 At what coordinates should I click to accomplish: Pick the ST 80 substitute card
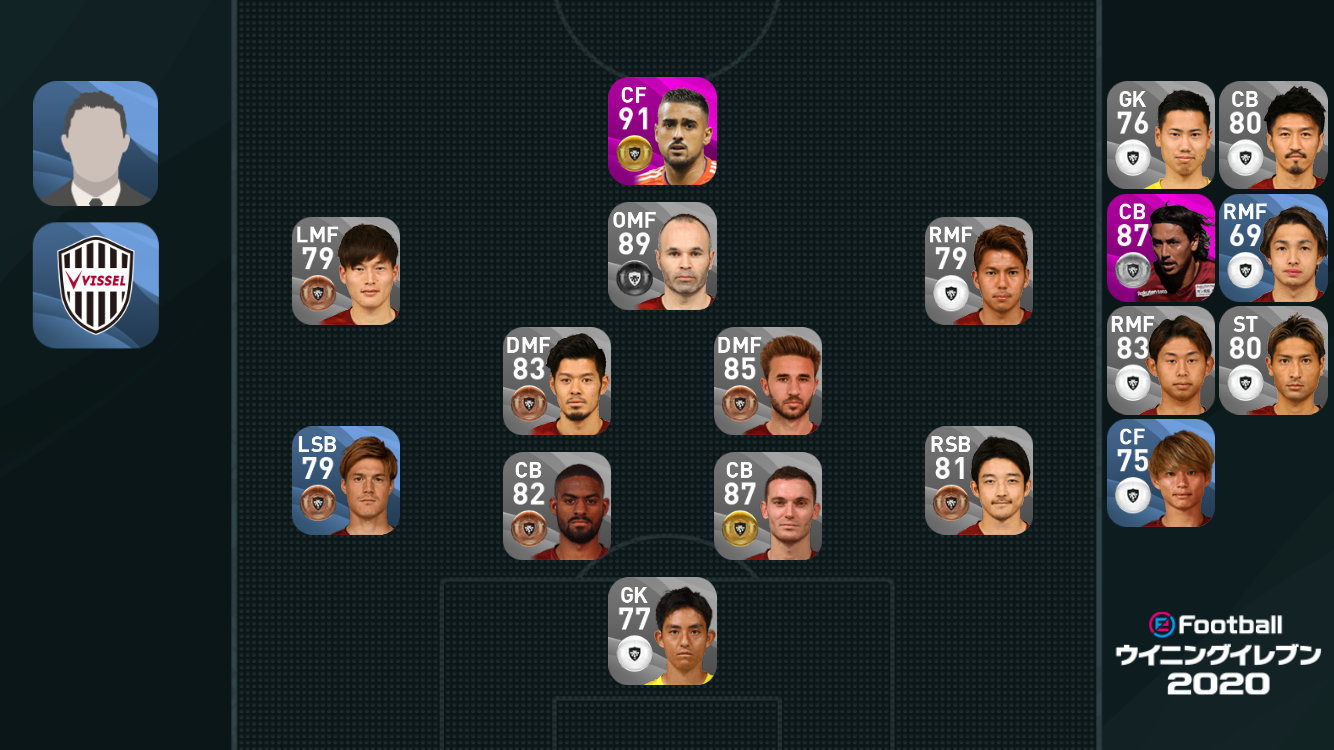[x=1273, y=361]
